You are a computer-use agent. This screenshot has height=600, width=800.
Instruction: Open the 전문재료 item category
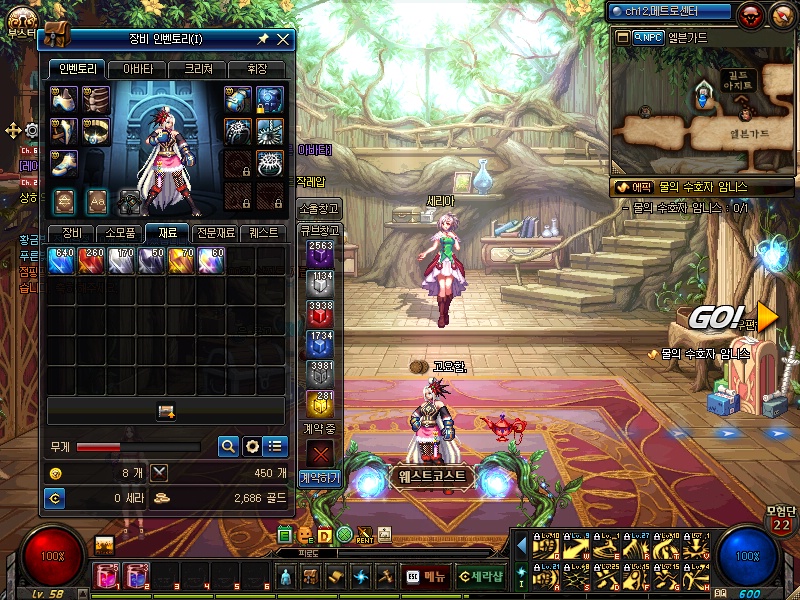(216, 233)
